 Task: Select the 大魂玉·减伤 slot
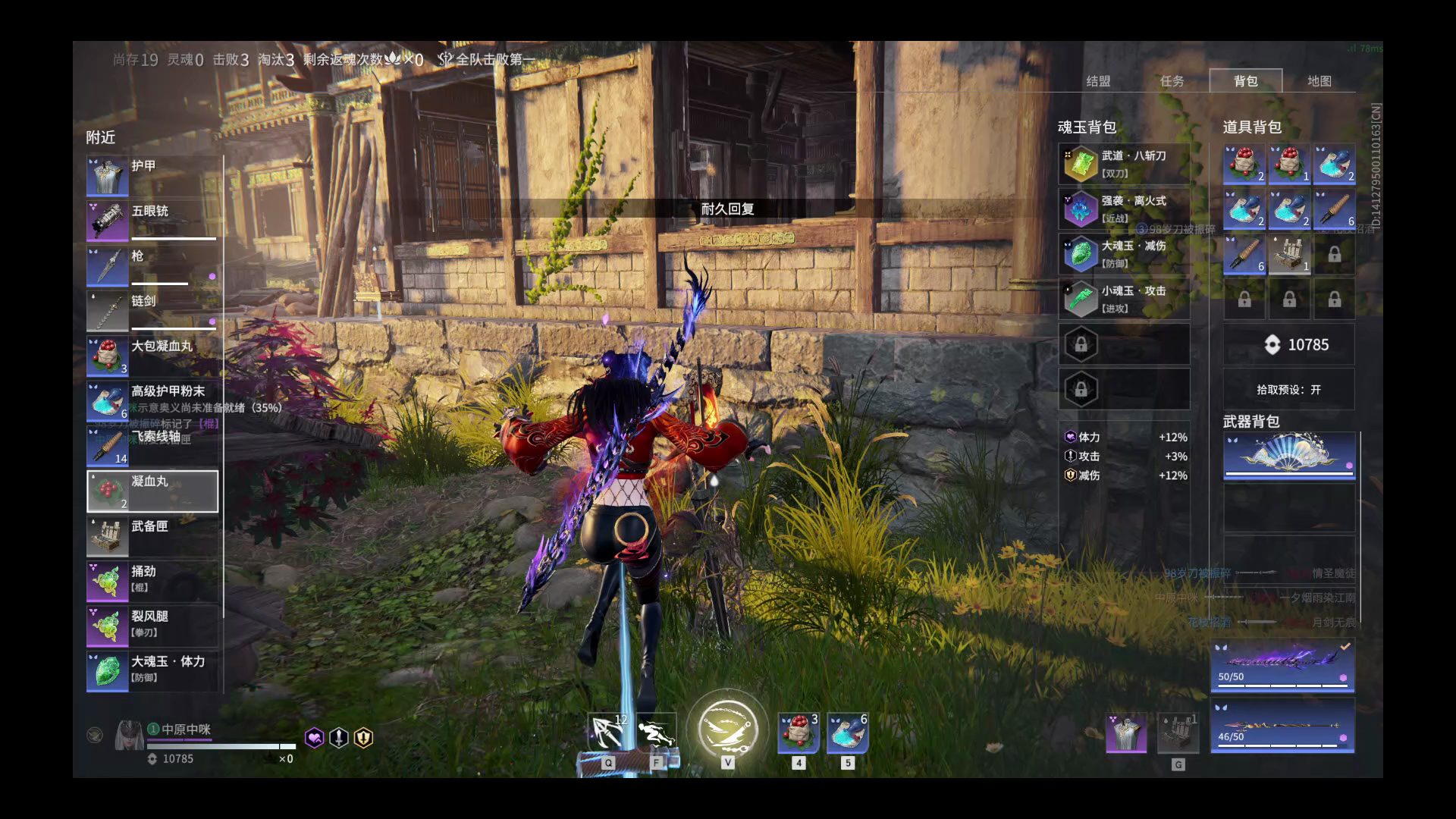[1124, 254]
